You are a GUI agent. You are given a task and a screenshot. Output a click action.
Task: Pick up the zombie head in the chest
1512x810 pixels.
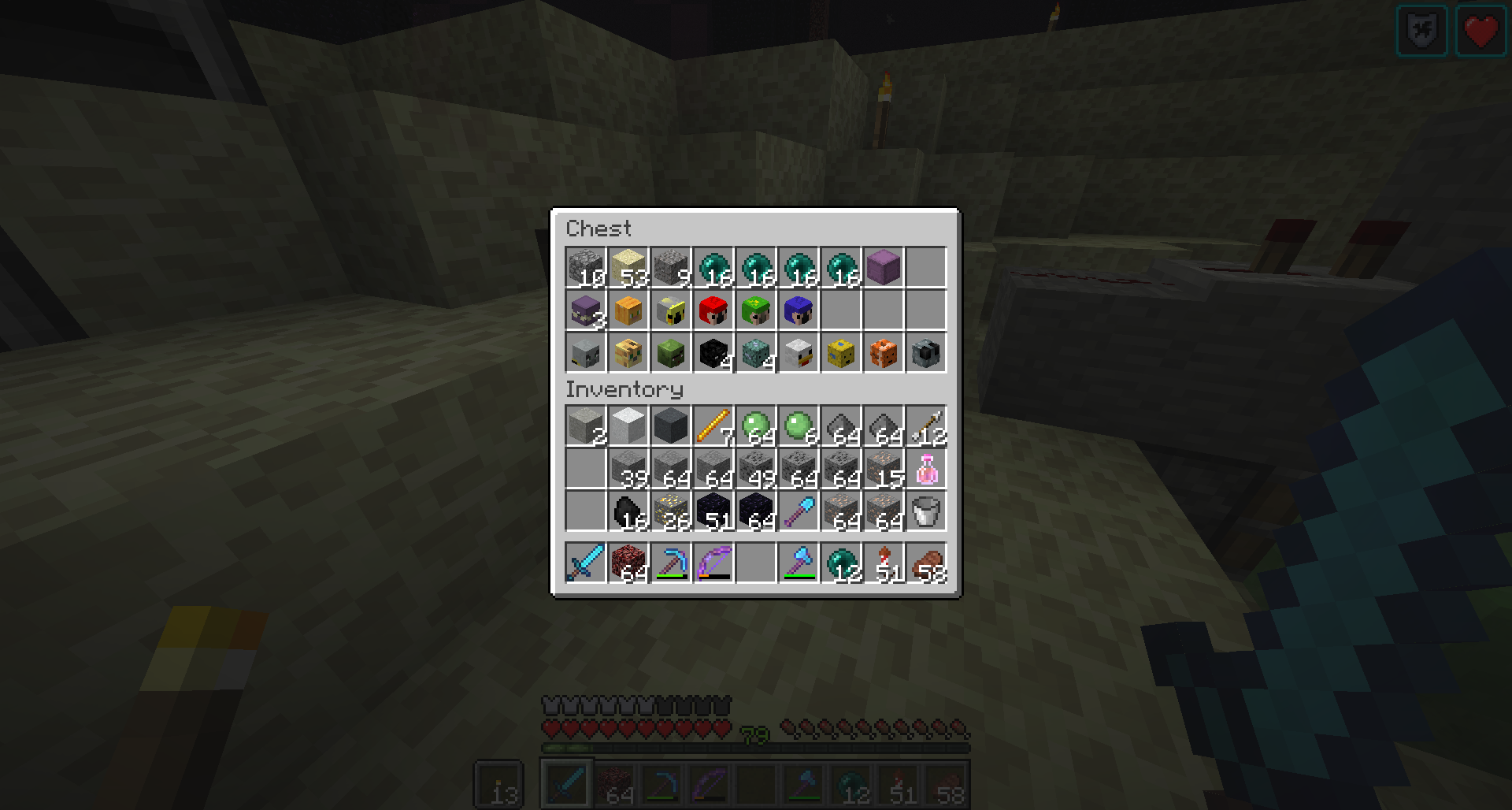669,353
